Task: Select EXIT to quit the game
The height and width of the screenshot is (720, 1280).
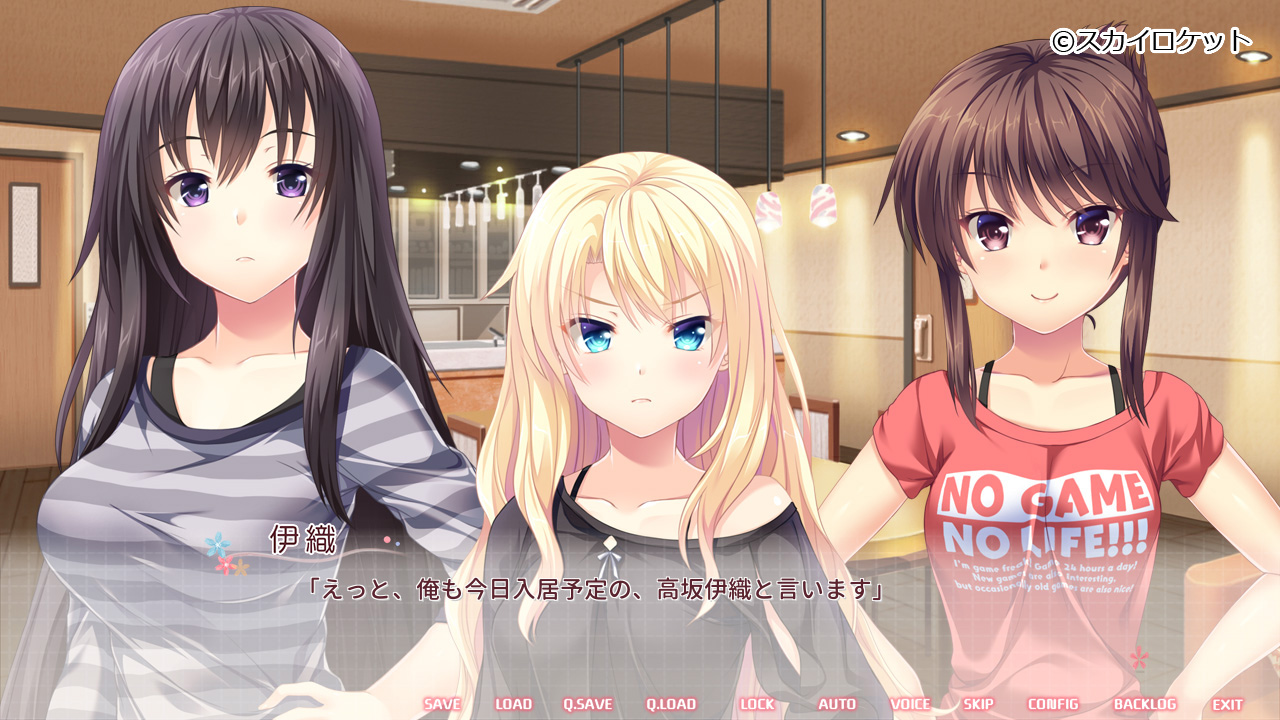Action: click(x=1228, y=704)
